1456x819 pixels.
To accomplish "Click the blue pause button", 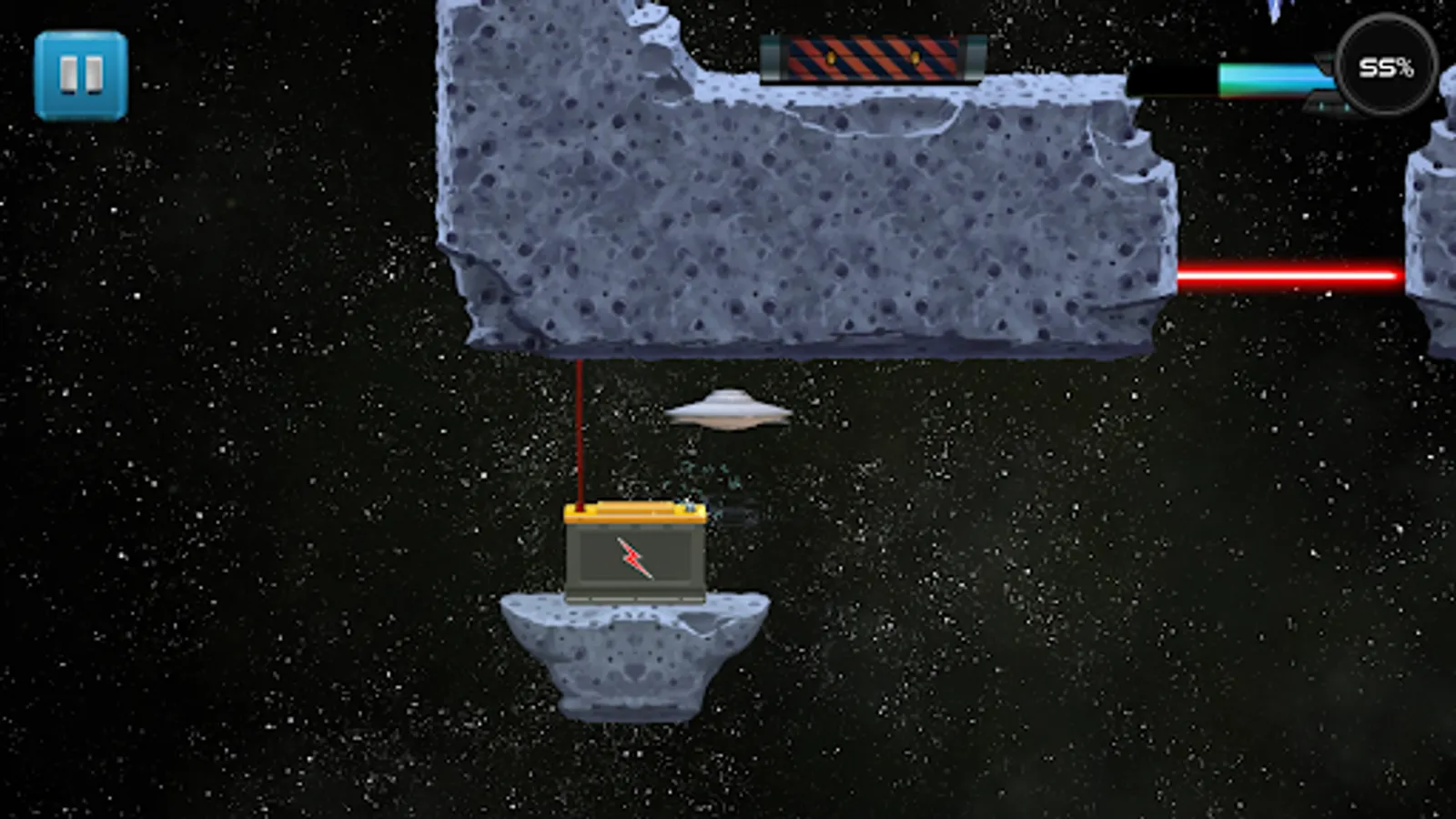I will (x=80, y=73).
